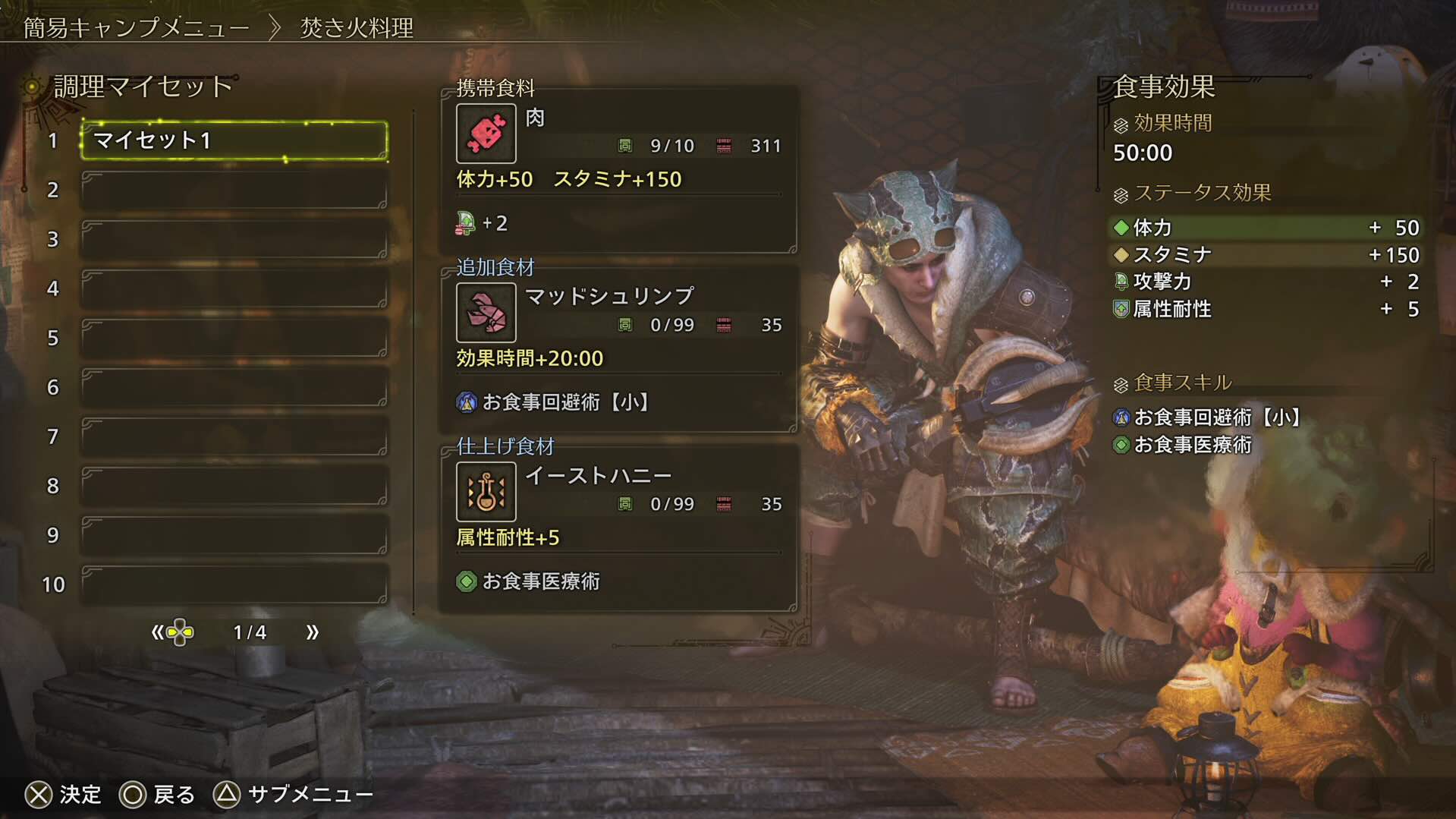Select マイセット1 preset slot

point(233,140)
